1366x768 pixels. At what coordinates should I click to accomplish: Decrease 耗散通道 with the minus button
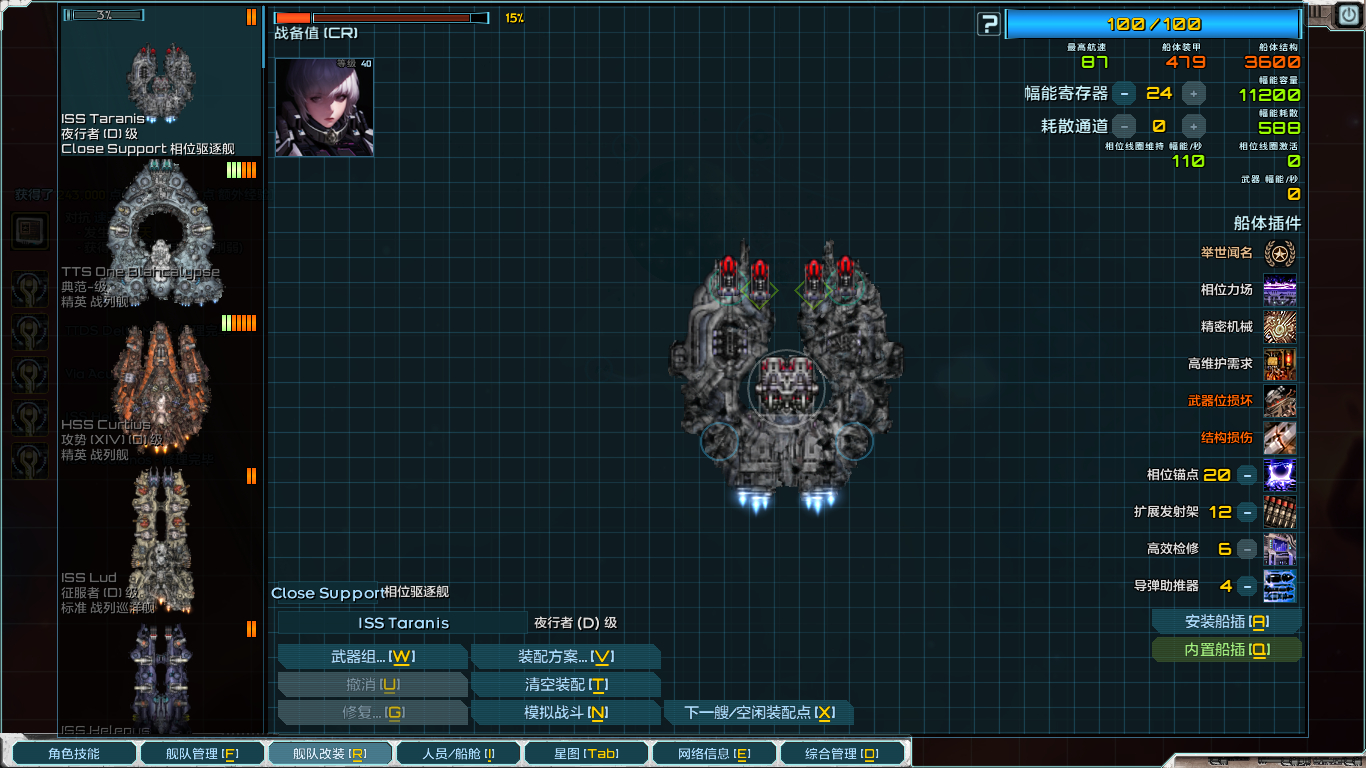(1124, 126)
